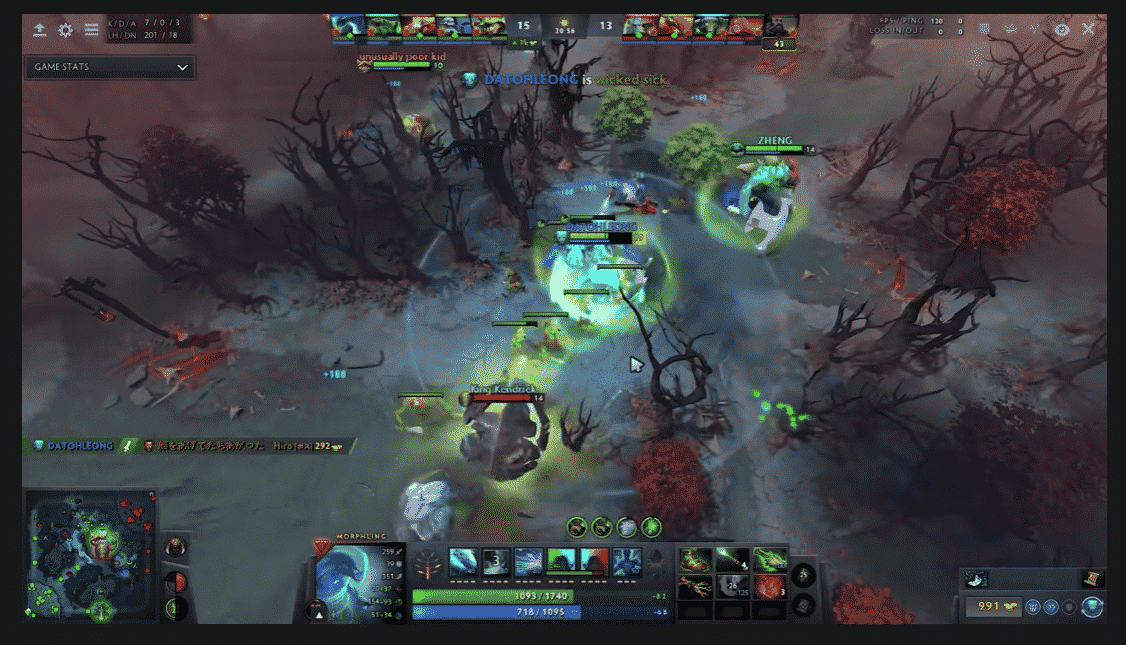The image size is (1126, 645).
Task: Close the overlay with the top-right X
Action: [1088, 29]
